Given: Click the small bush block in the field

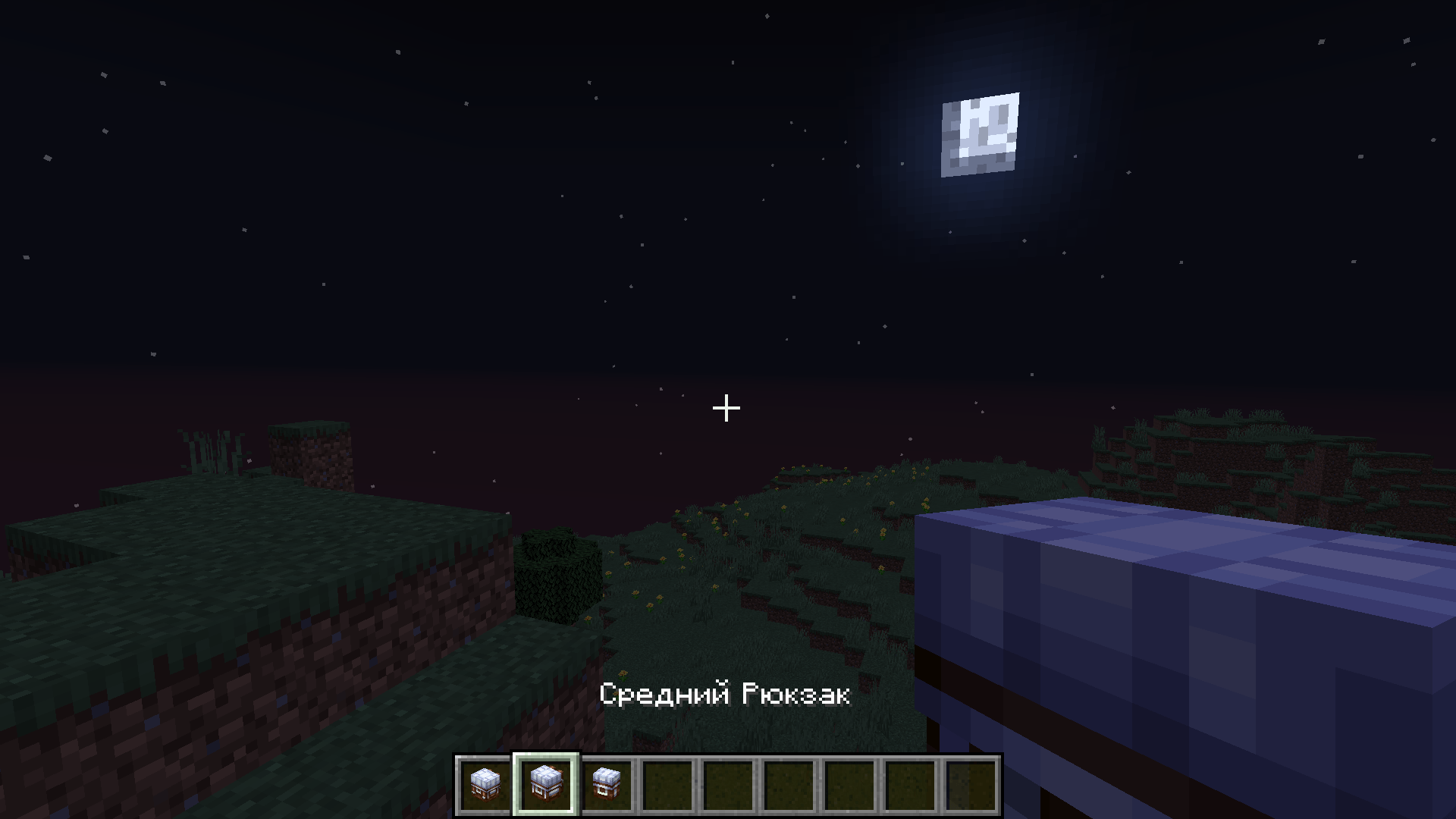Looking at the screenshot, I should pyautogui.click(x=557, y=576).
